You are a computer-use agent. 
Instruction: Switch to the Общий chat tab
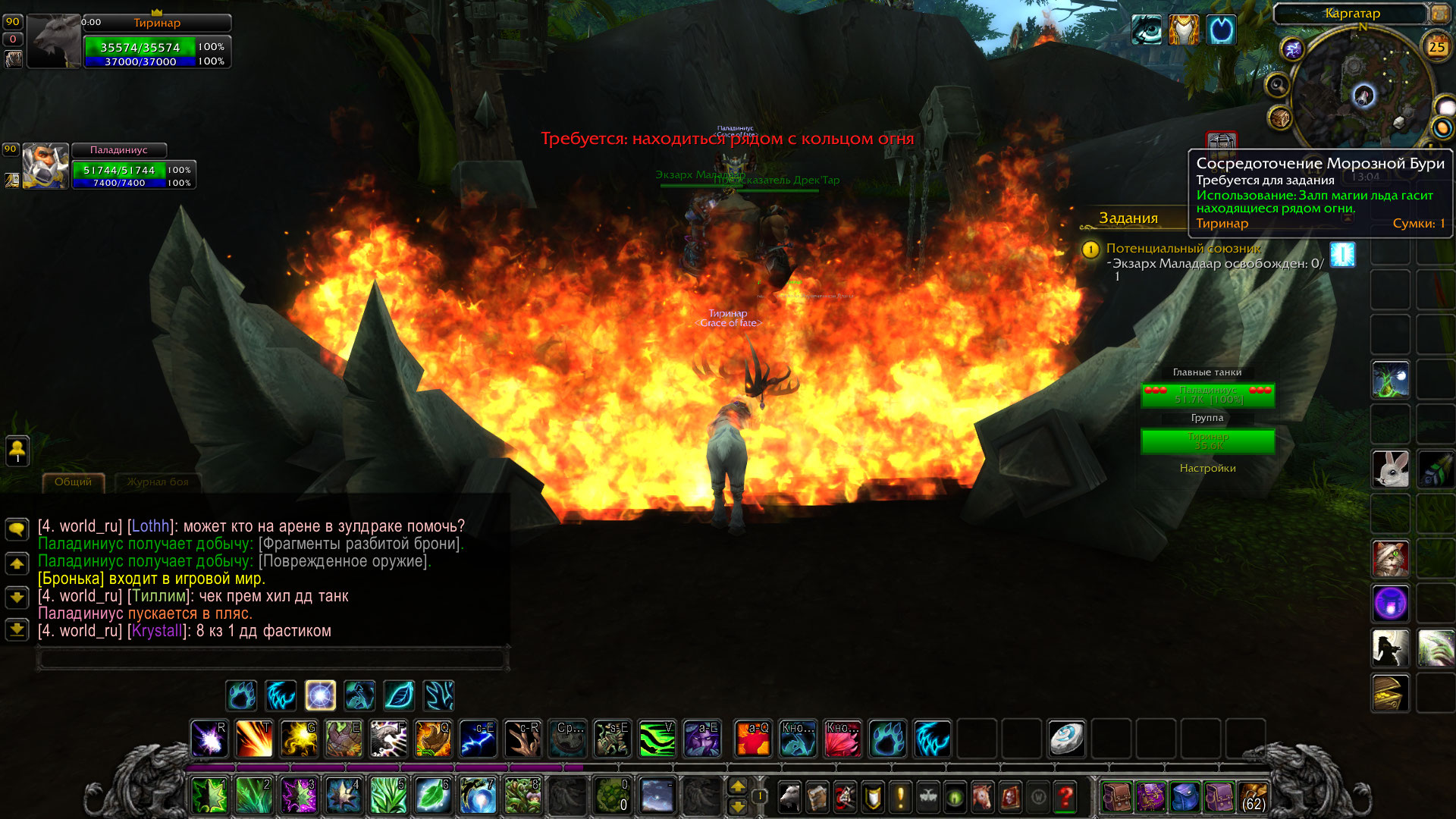click(x=73, y=482)
